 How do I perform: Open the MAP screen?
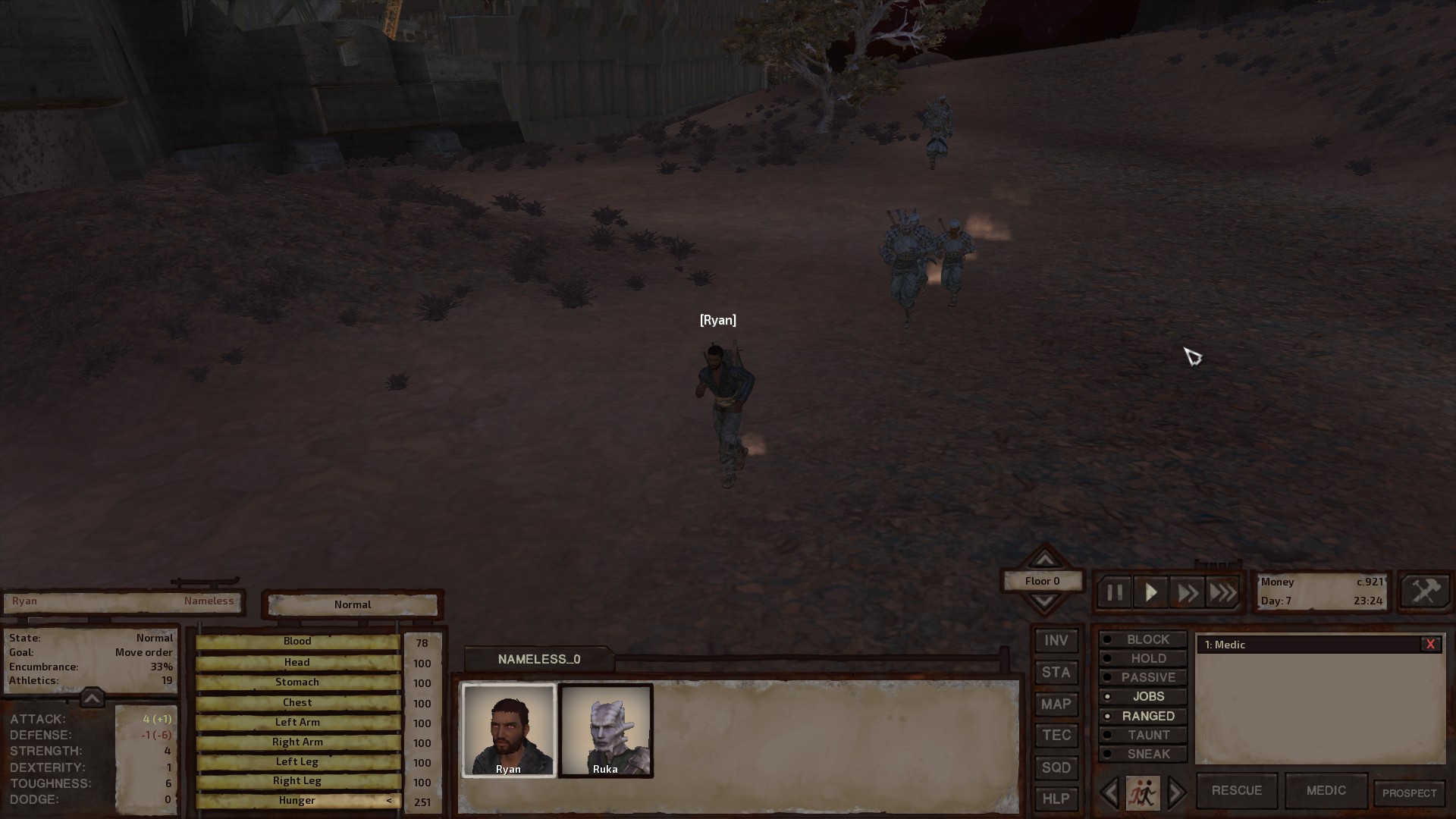point(1055,704)
